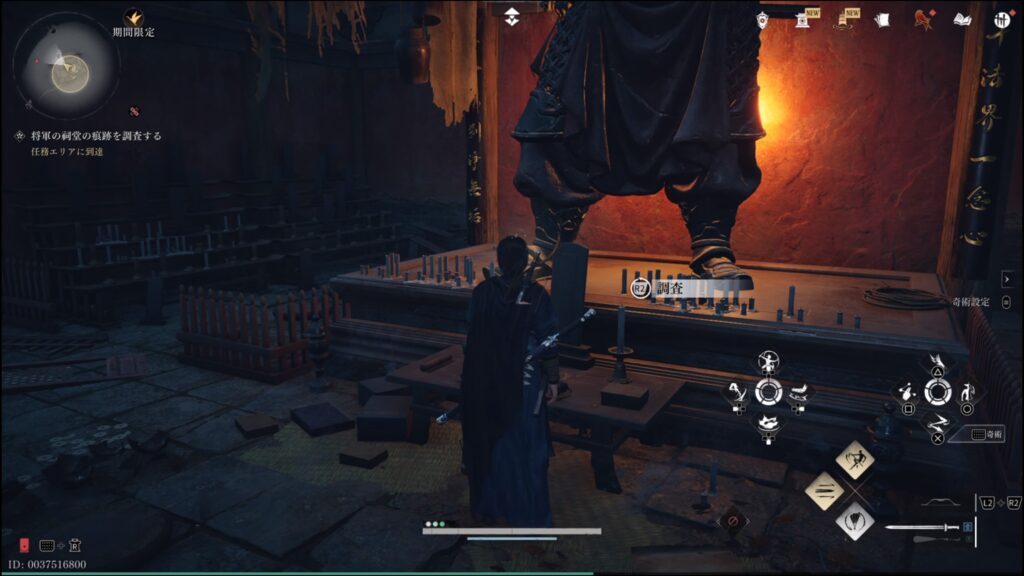Open the stamp icon with first NEW tag

click(802, 20)
